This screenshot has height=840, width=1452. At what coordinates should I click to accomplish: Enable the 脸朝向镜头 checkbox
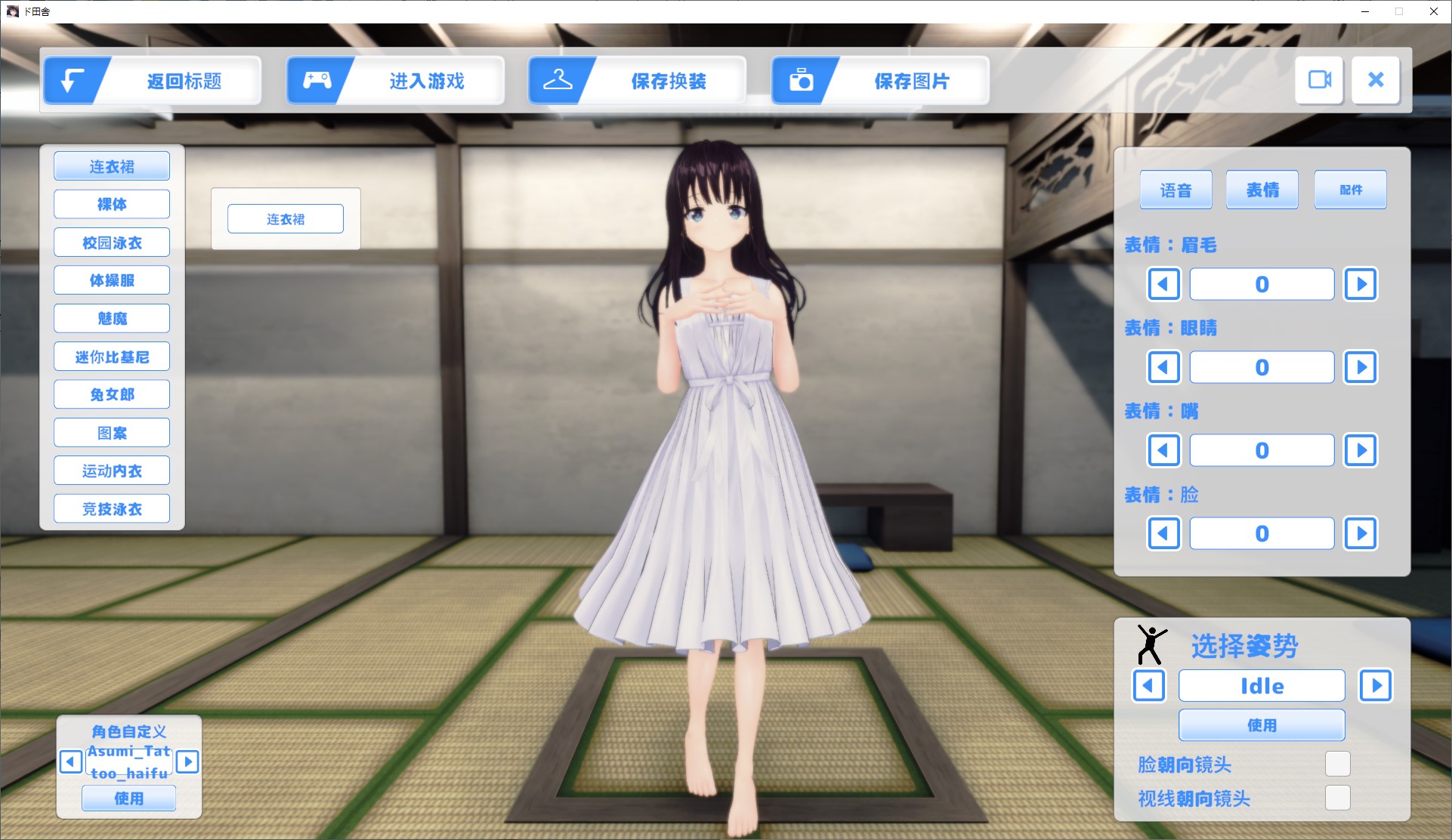[1337, 764]
